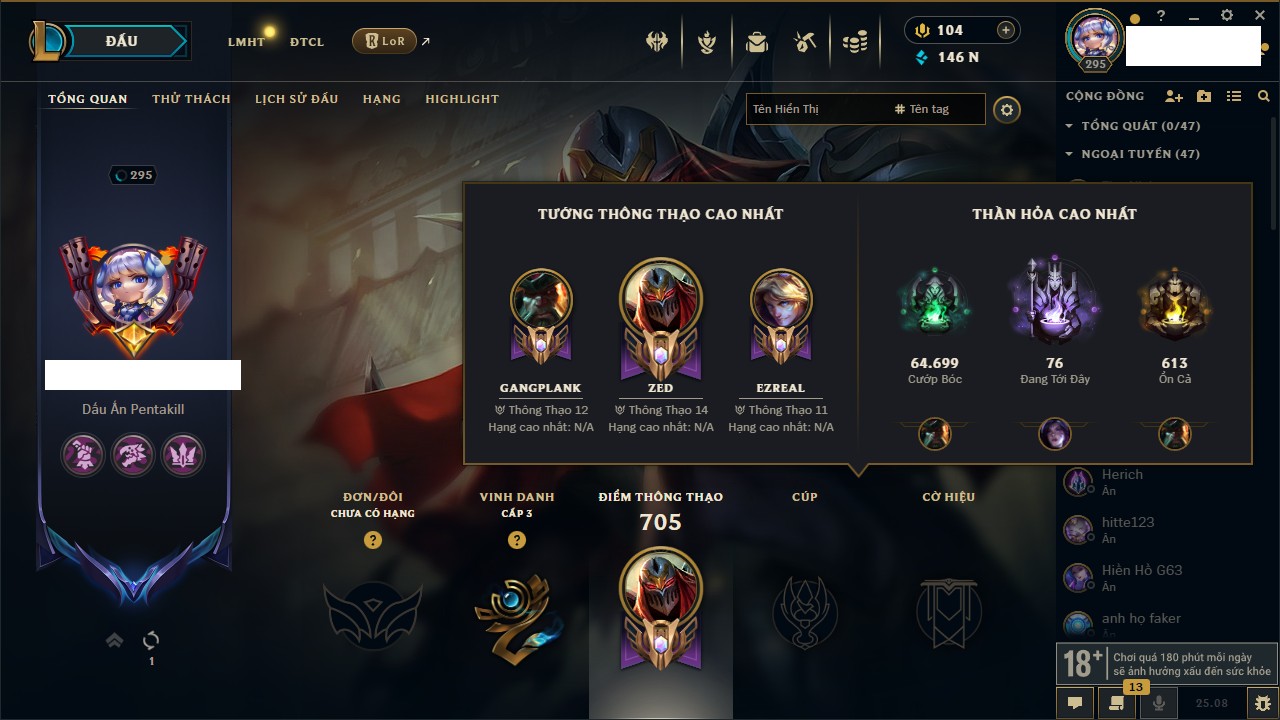Viewport: 1280px width, 720px height.
Task: Open the THỬ THÁCH tab
Action: click(x=191, y=99)
